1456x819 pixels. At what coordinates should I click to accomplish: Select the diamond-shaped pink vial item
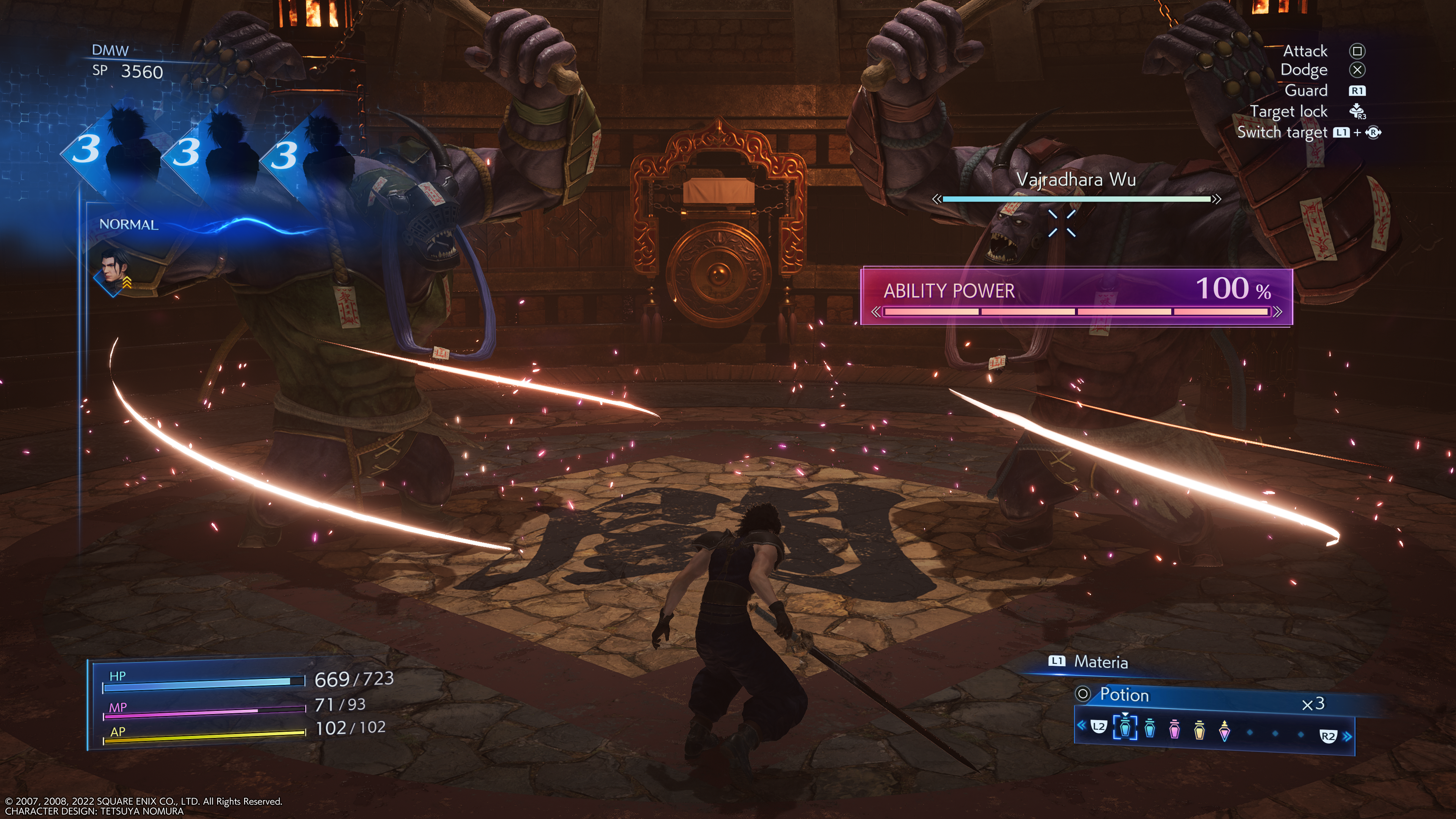coord(1224,731)
